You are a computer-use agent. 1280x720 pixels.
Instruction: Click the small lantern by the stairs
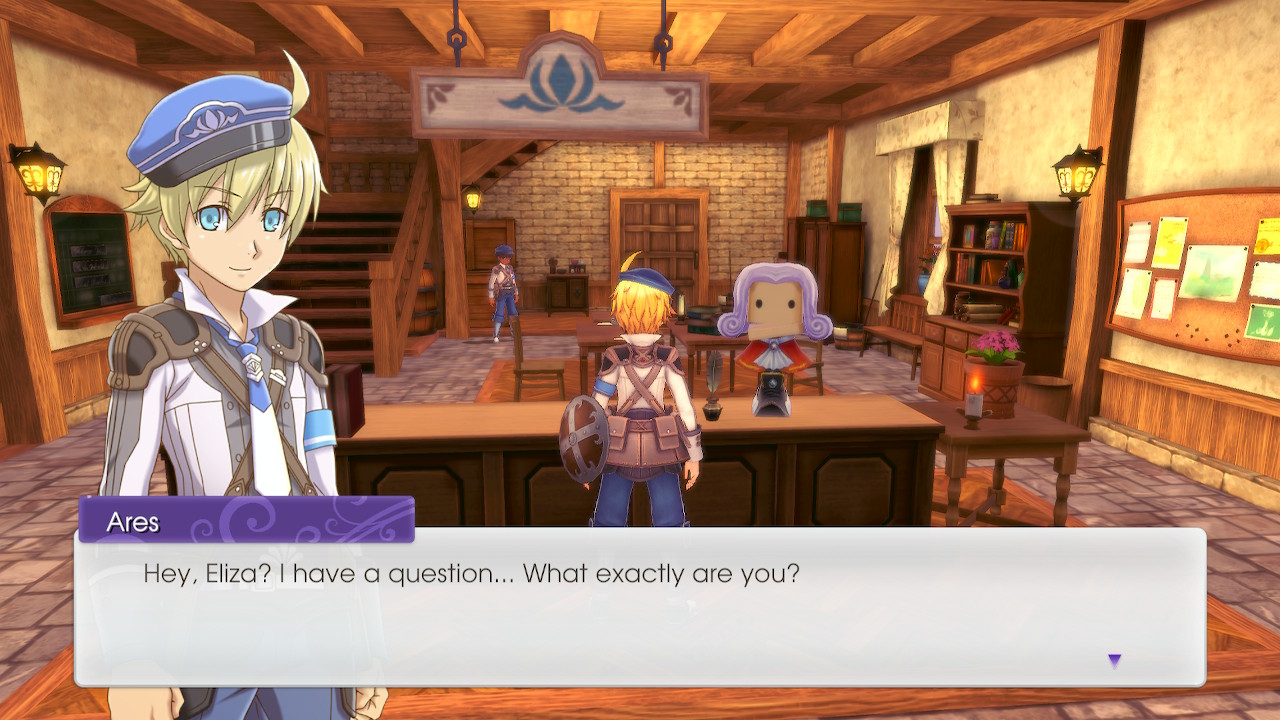coord(473,197)
